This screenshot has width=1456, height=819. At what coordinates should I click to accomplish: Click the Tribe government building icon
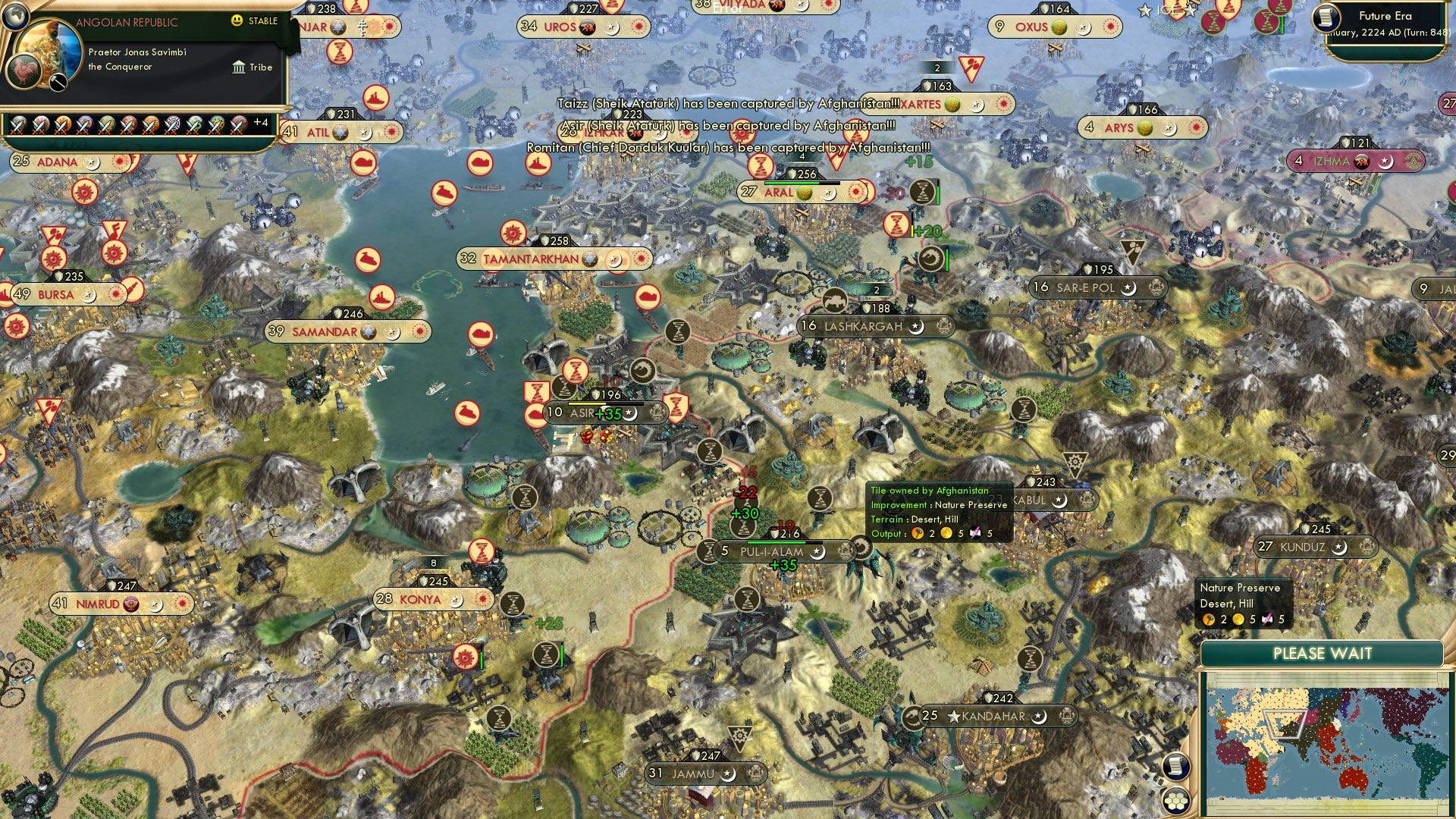coord(239,67)
